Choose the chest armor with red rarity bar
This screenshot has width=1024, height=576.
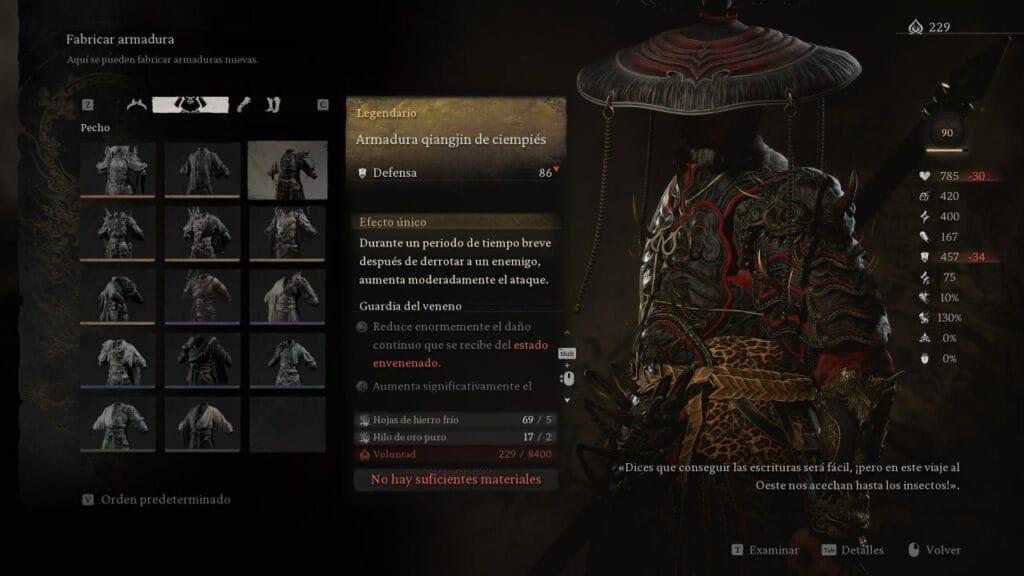pyautogui.click(x=119, y=169)
